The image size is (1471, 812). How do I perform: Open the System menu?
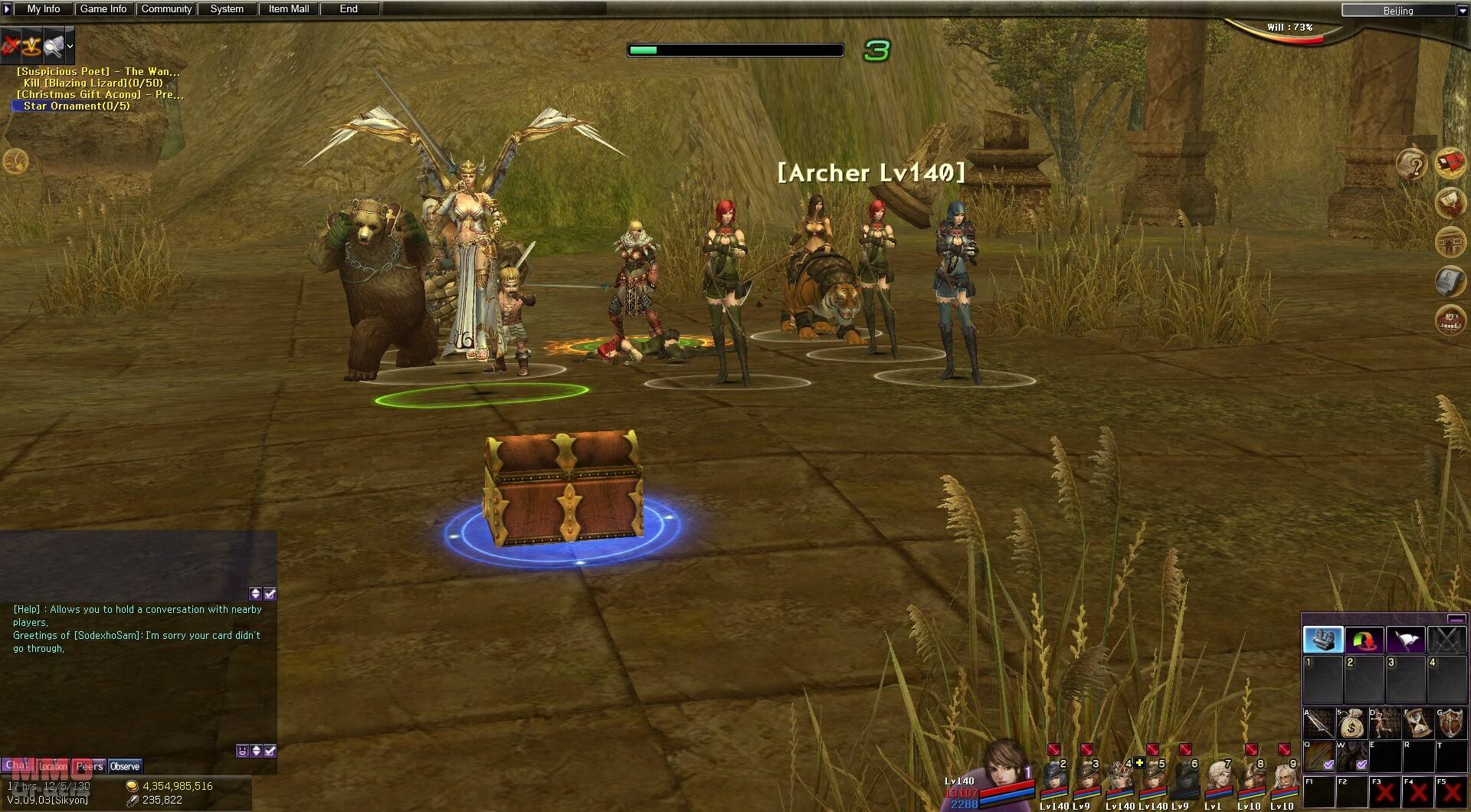(227, 9)
